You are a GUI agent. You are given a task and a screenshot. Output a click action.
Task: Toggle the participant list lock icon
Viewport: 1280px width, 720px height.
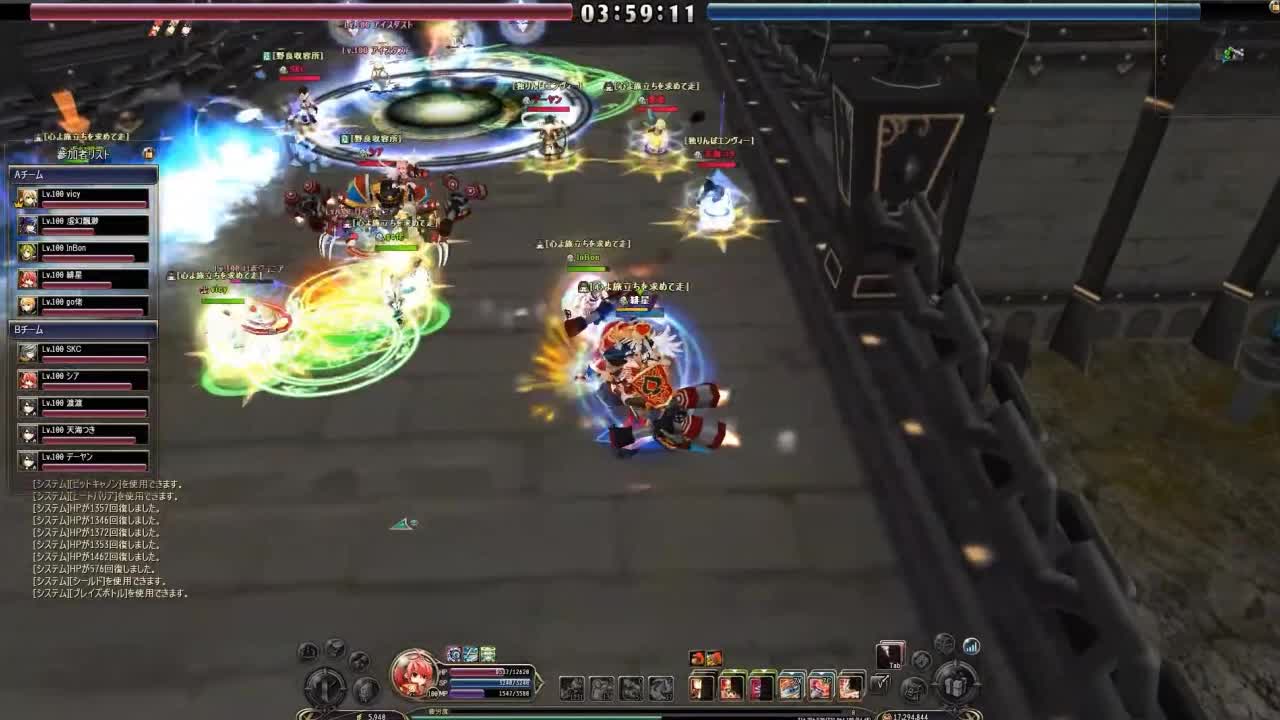point(148,153)
